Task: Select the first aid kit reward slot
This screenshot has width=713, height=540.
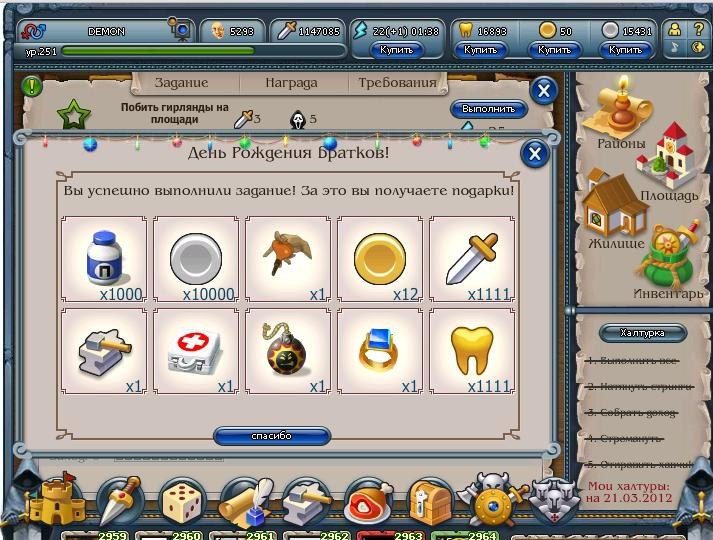Action: (196, 351)
